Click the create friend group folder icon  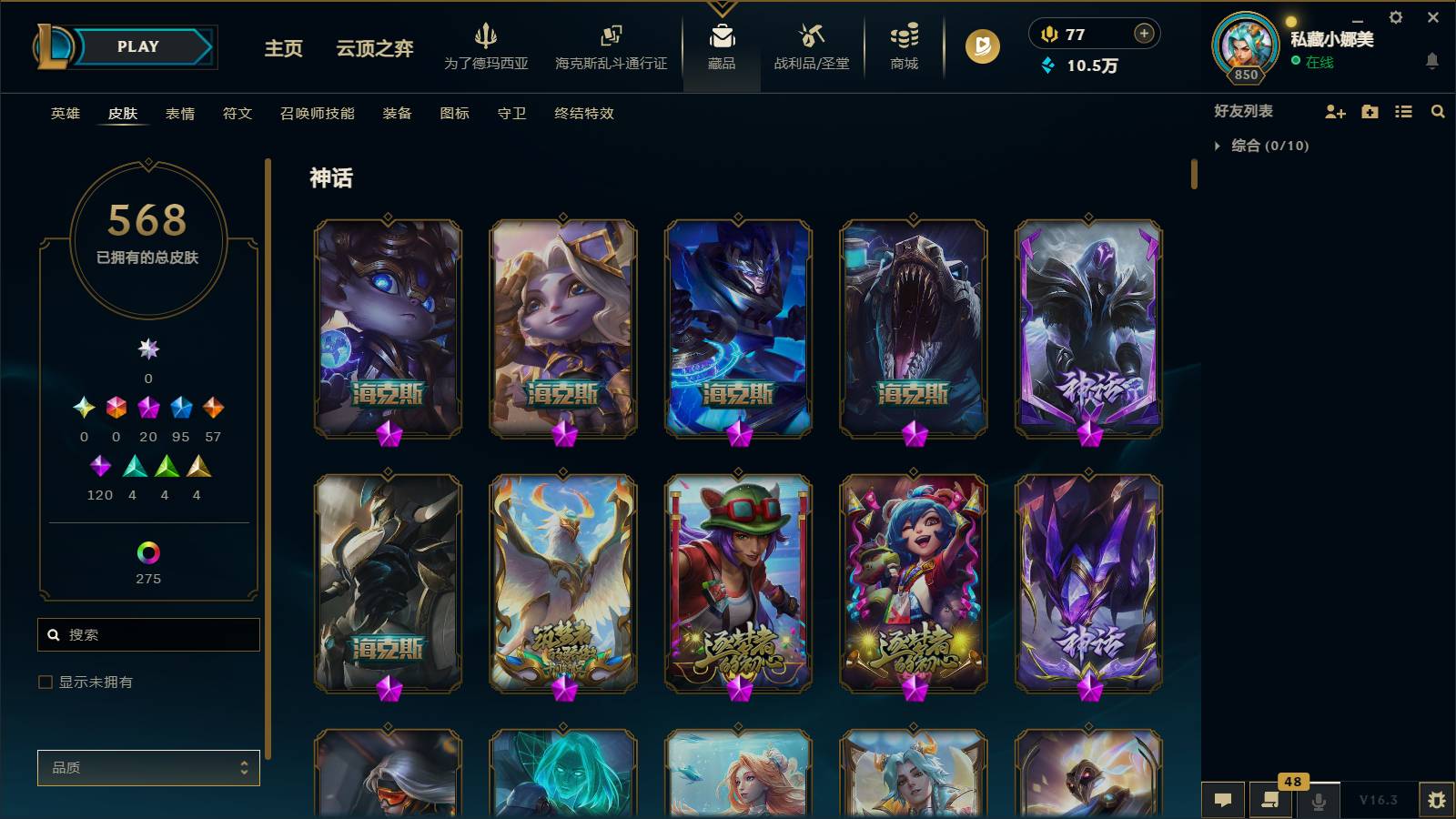click(1369, 111)
